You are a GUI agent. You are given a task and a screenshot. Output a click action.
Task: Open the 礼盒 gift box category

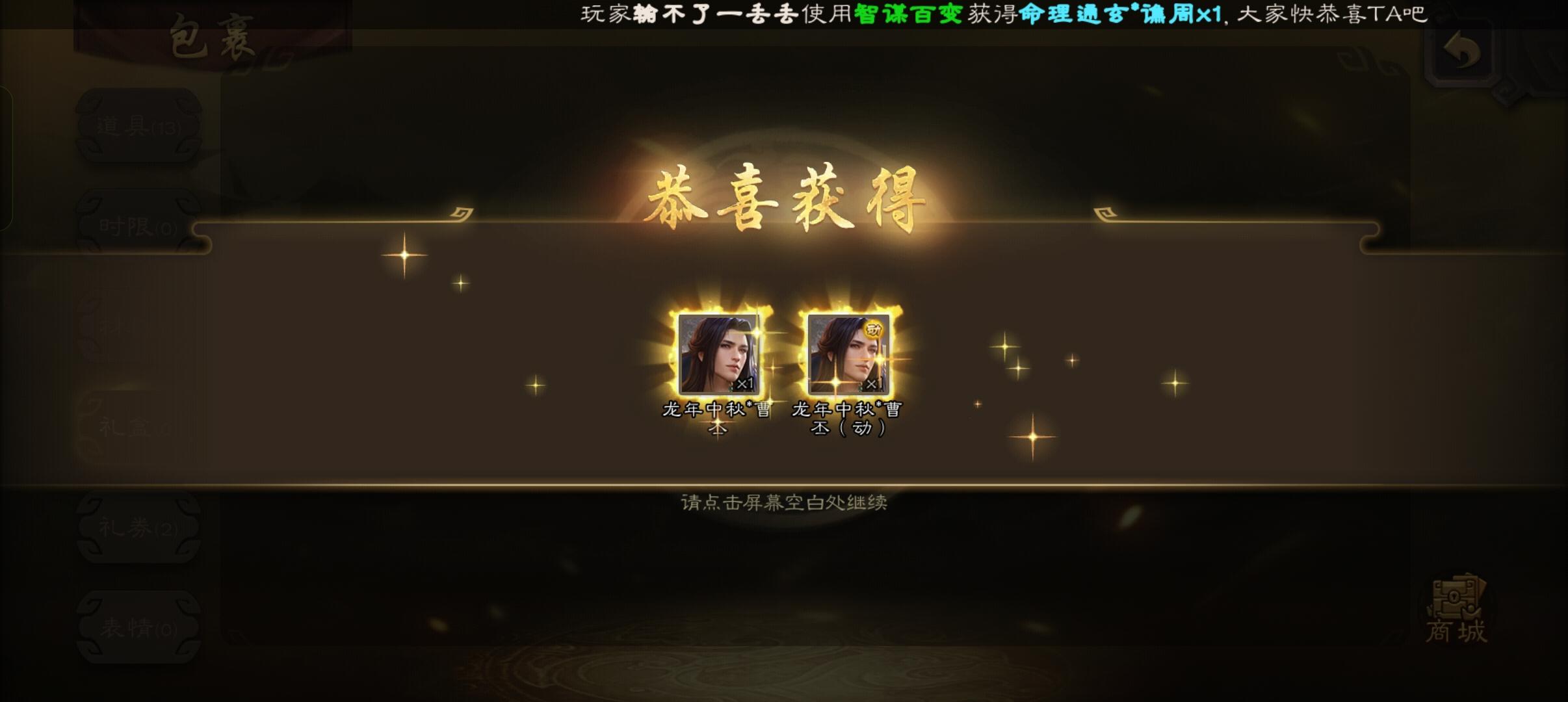pos(138,426)
